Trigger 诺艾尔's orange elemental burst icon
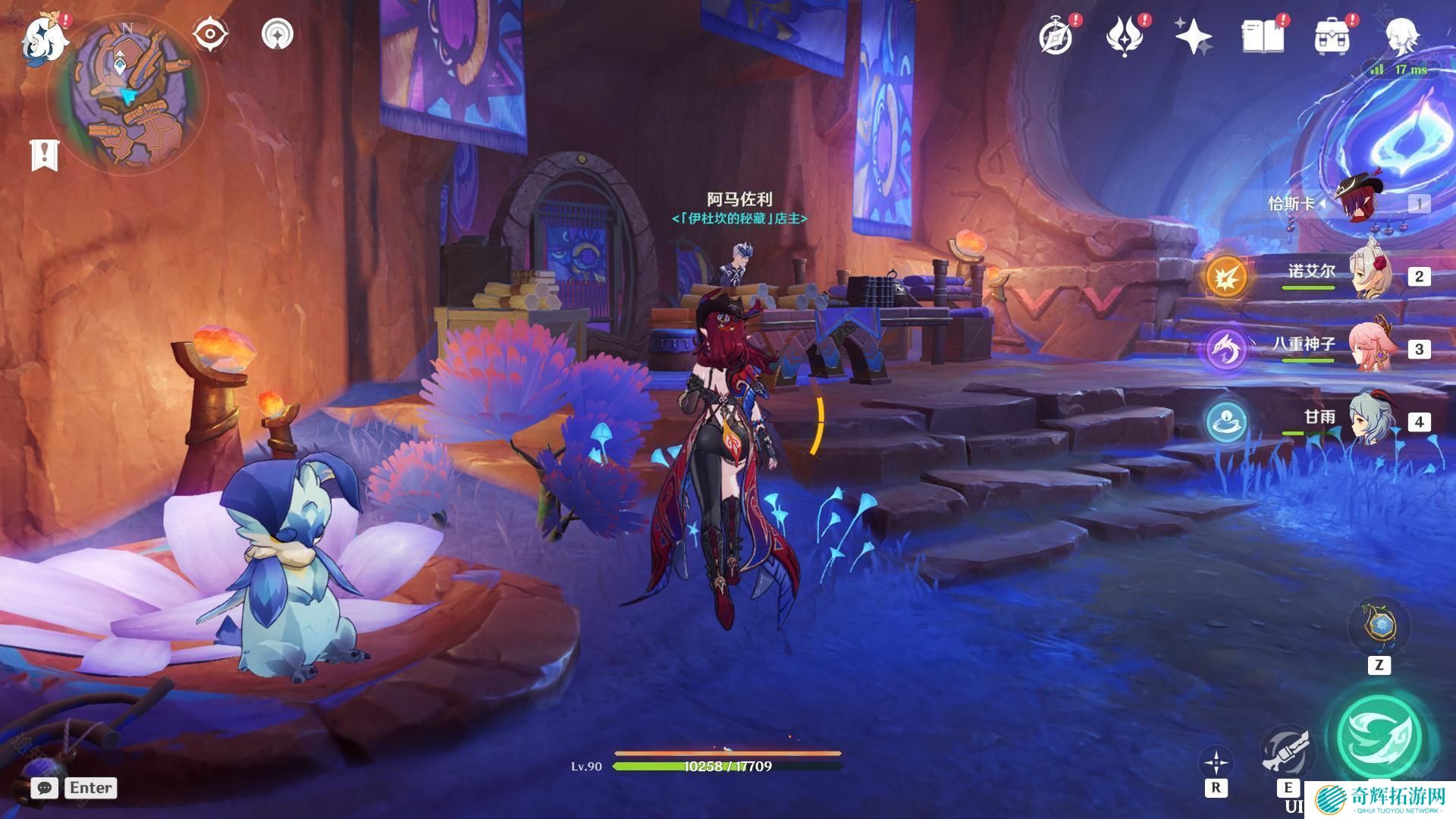Image resolution: width=1456 pixels, height=819 pixels. point(1225,276)
